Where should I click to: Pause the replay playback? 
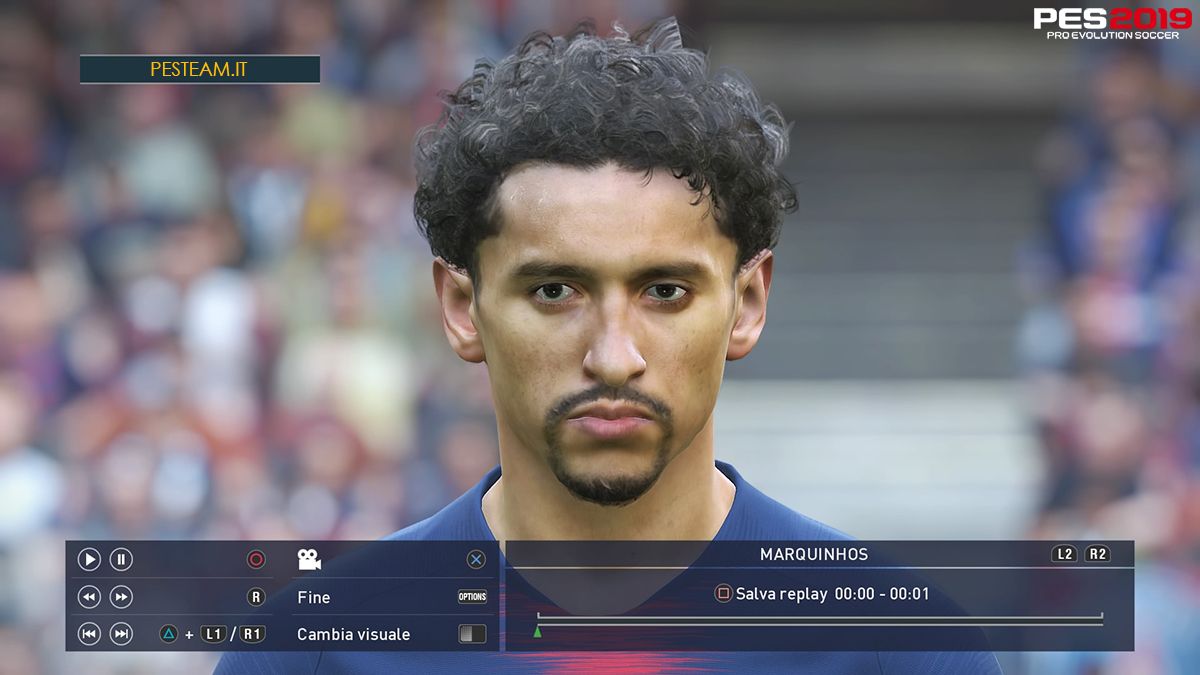click(121, 560)
